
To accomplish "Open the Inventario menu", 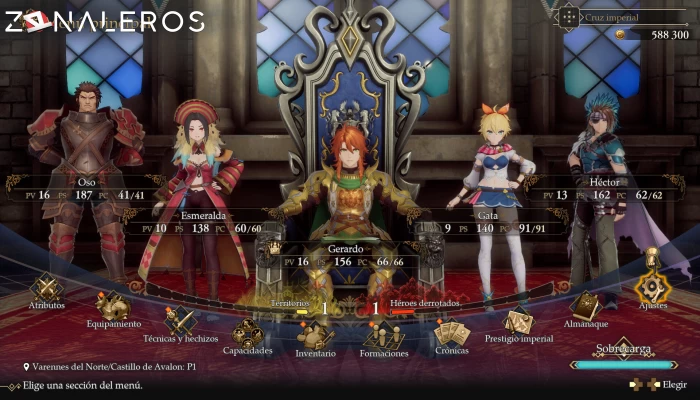I will point(315,338).
